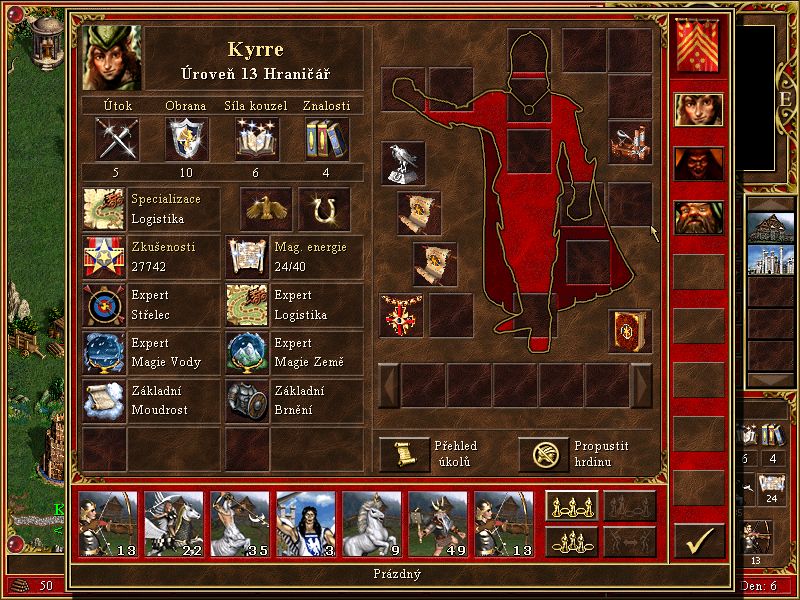Select the ballista war machine slot

pyautogui.click(x=630, y=143)
